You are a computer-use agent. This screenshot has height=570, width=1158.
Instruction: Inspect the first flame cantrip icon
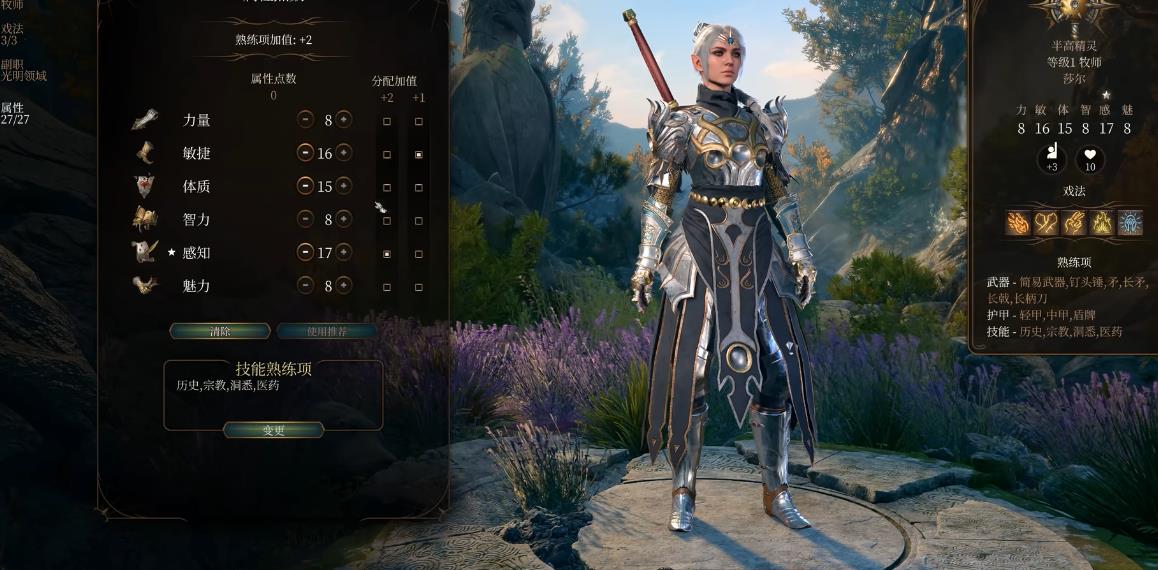pyautogui.click(x=1018, y=223)
